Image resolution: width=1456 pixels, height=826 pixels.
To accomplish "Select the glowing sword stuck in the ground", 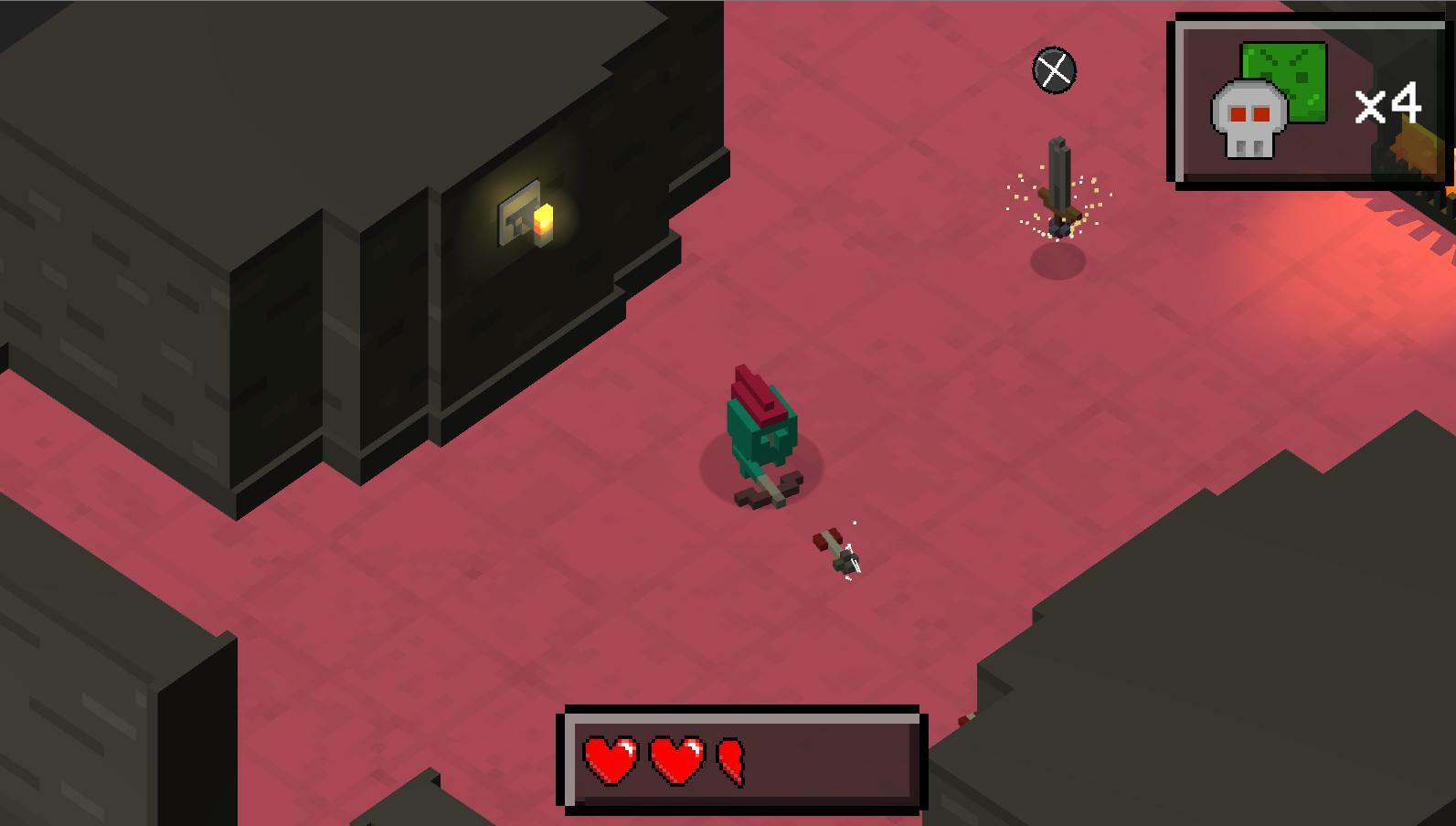I will (1057, 178).
